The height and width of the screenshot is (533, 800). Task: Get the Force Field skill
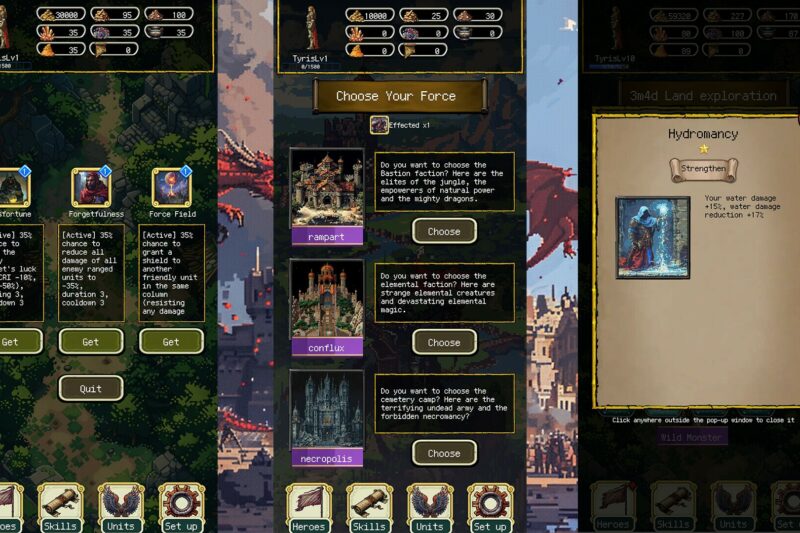(x=171, y=342)
